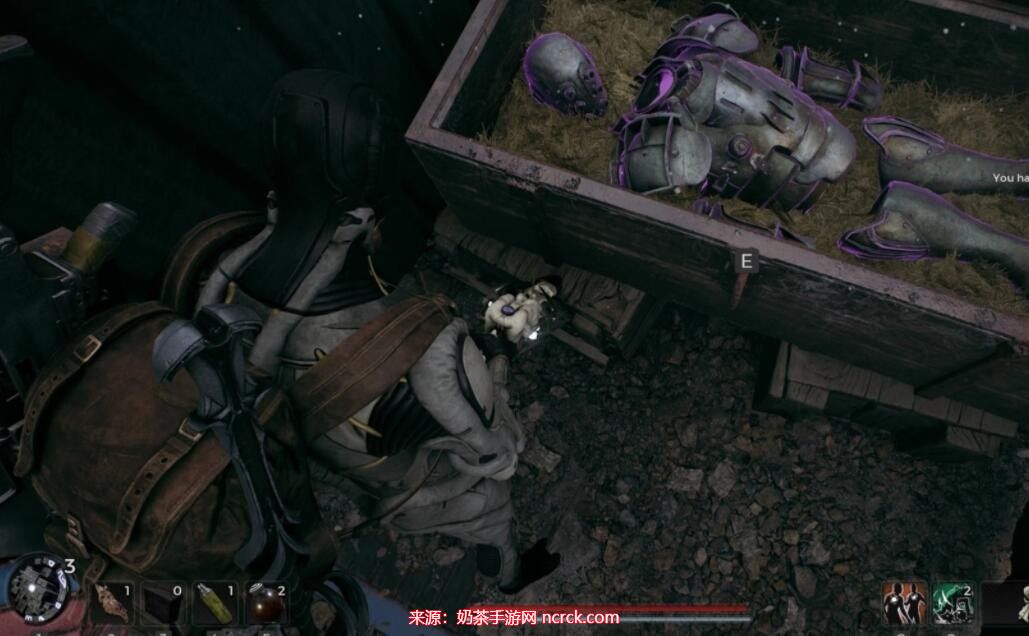Select the dark cube item slot
The width and height of the screenshot is (1029, 636).
163,604
